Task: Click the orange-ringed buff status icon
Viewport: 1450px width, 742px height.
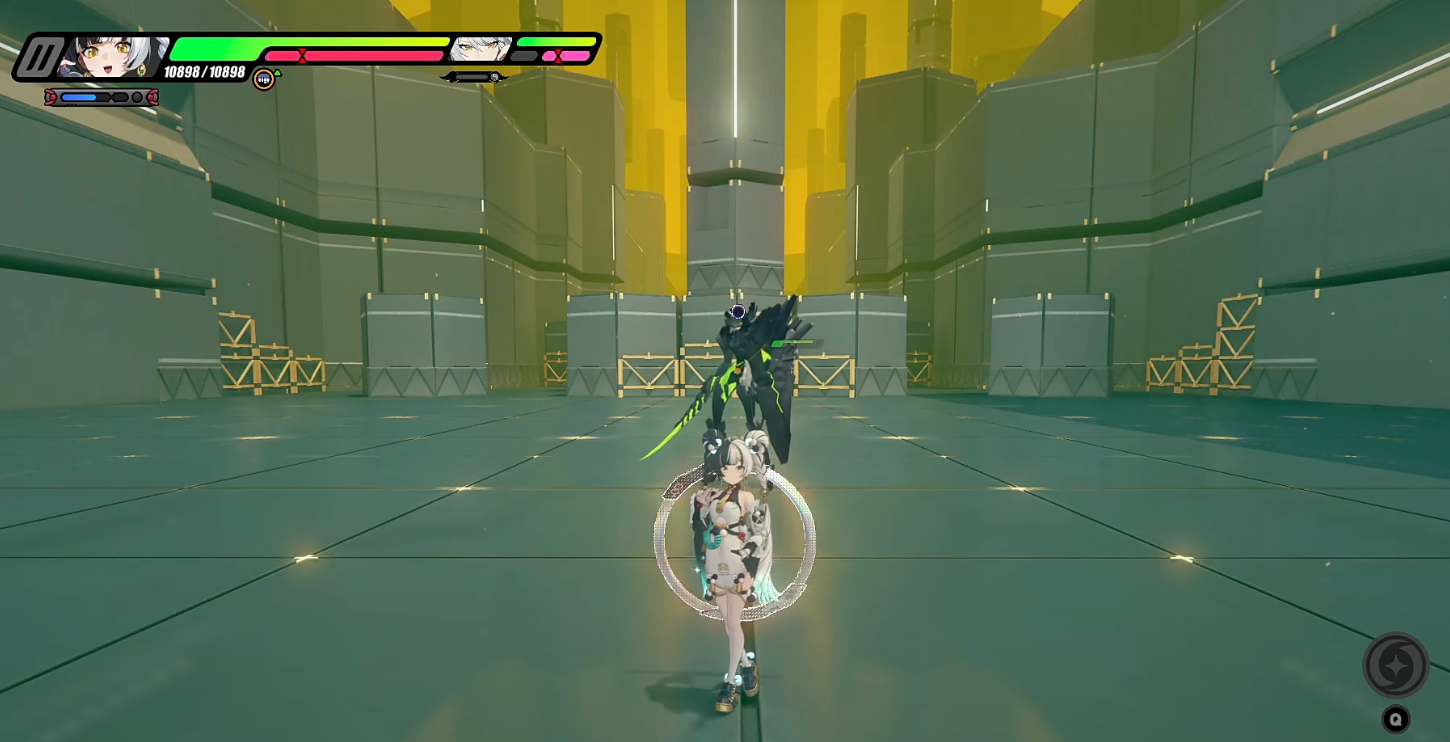Action: click(264, 79)
